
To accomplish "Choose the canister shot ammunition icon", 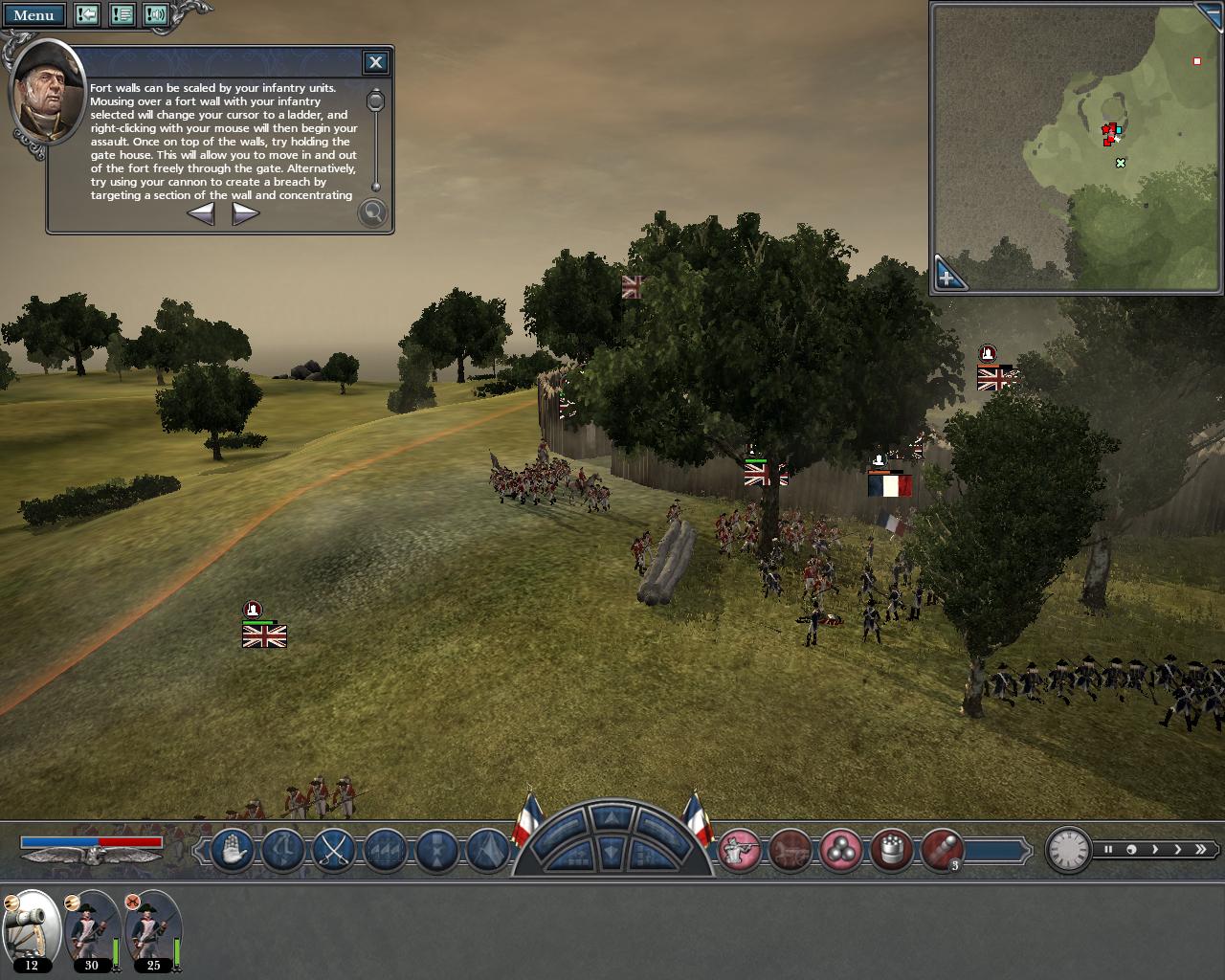I will pos(891,849).
